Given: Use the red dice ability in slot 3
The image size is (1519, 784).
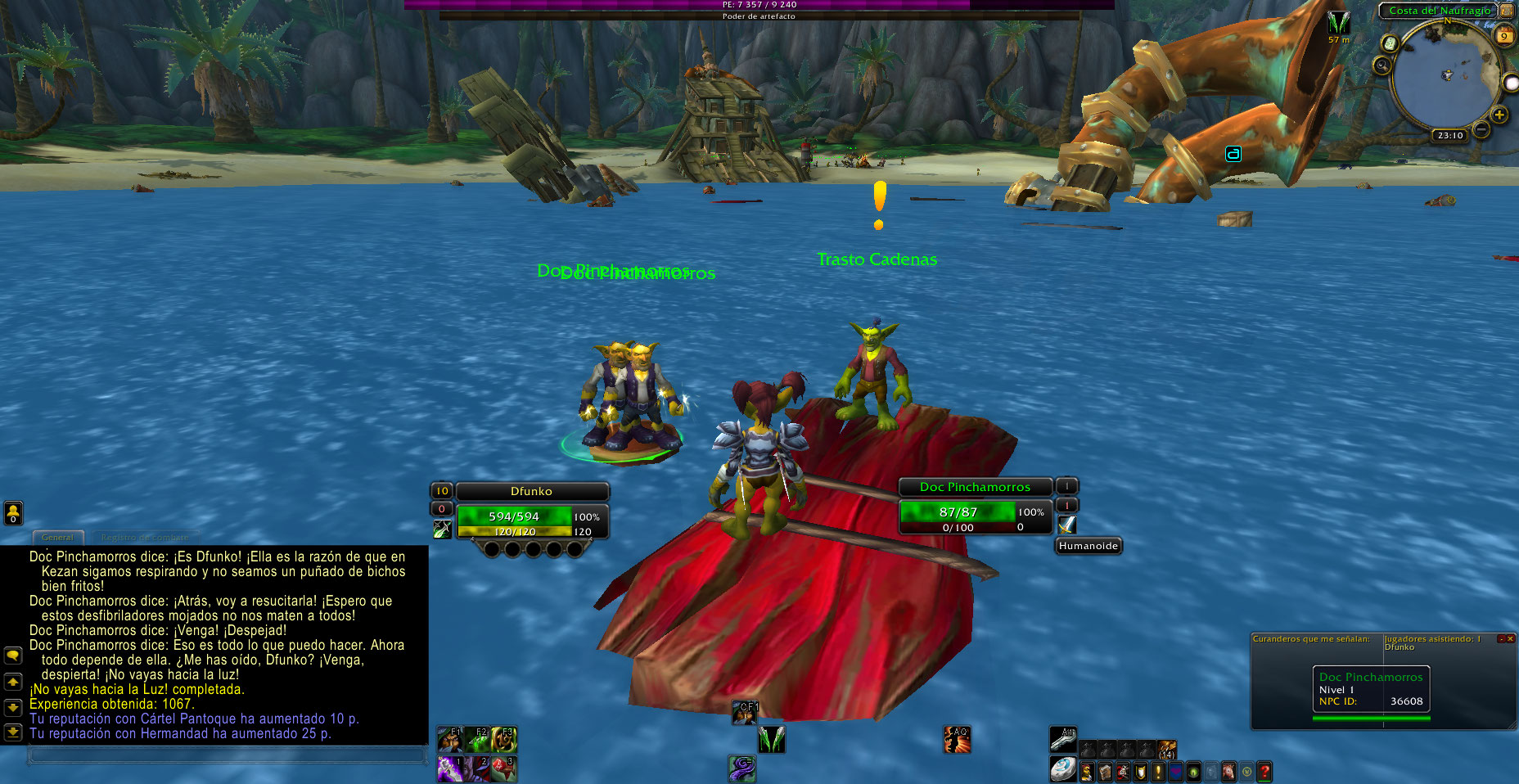Looking at the screenshot, I should tap(504, 769).
